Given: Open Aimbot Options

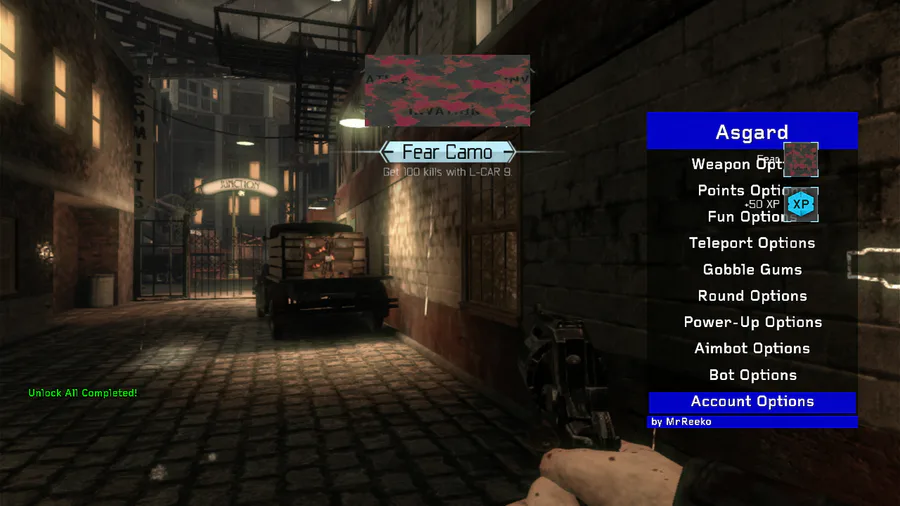Looking at the screenshot, I should pyautogui.click(x=752, y=349).
